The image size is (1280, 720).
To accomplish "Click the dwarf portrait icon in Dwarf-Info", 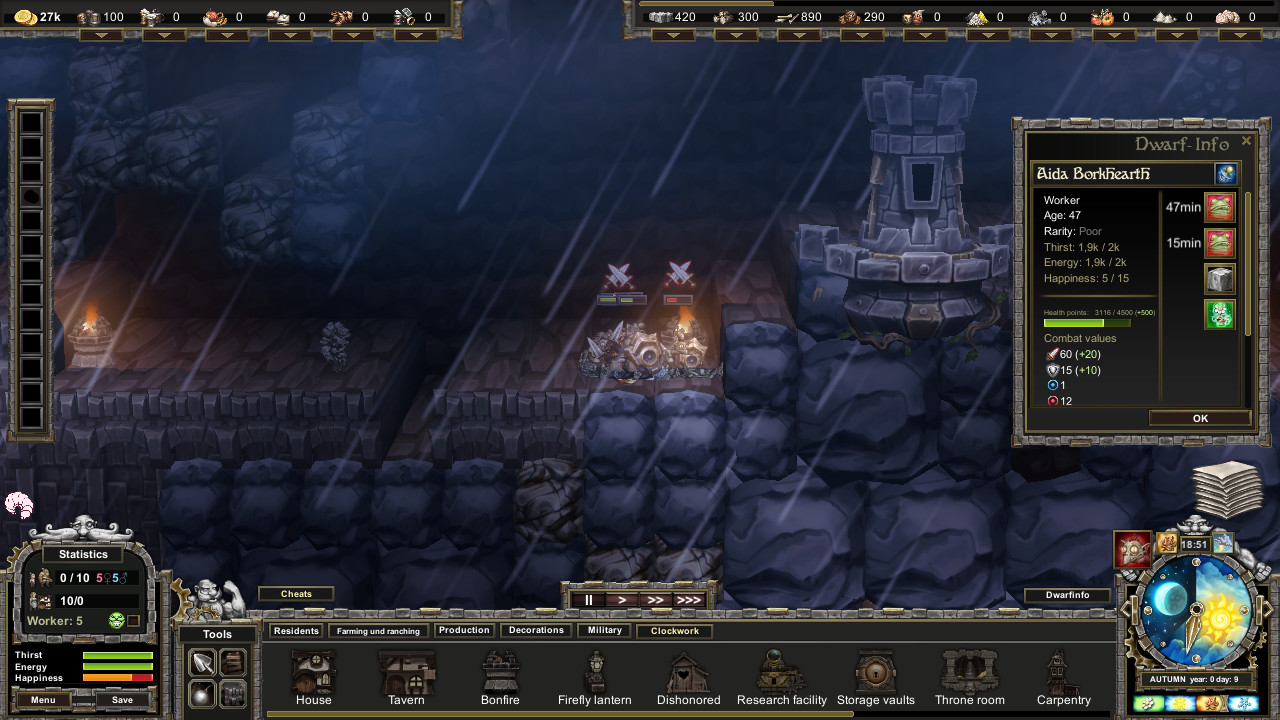I will pyautogui.click(x=1226, y=173).
